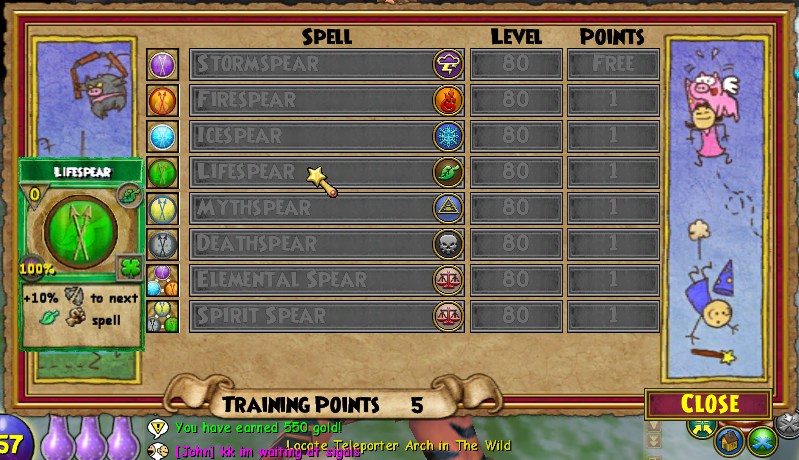This screenshot has height=460, width=799.
Task: Open the house teleport home button
Action: [731, 439]
